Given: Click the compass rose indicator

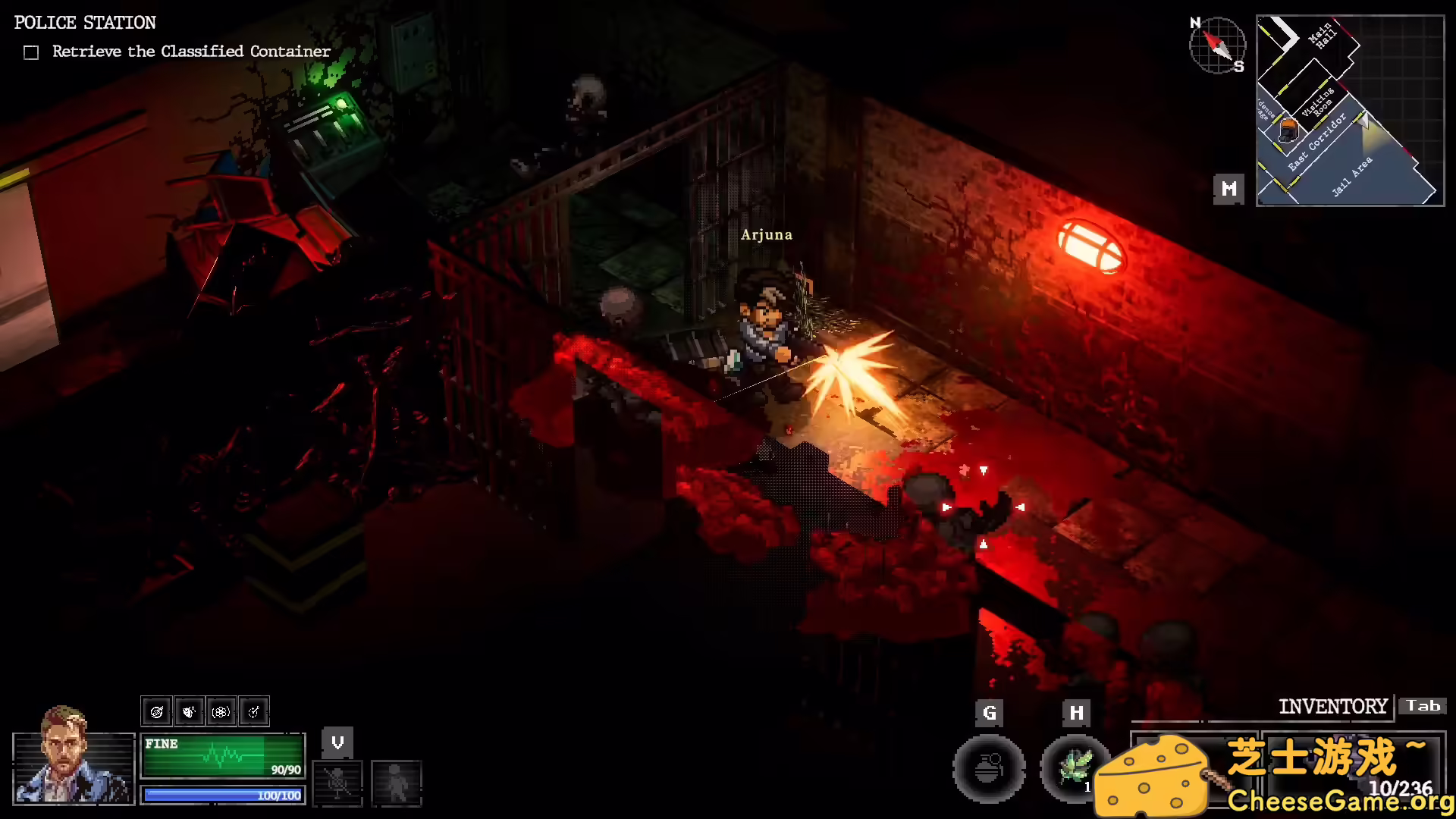Looking at the screenshot, I should (x=1217, y=45).
